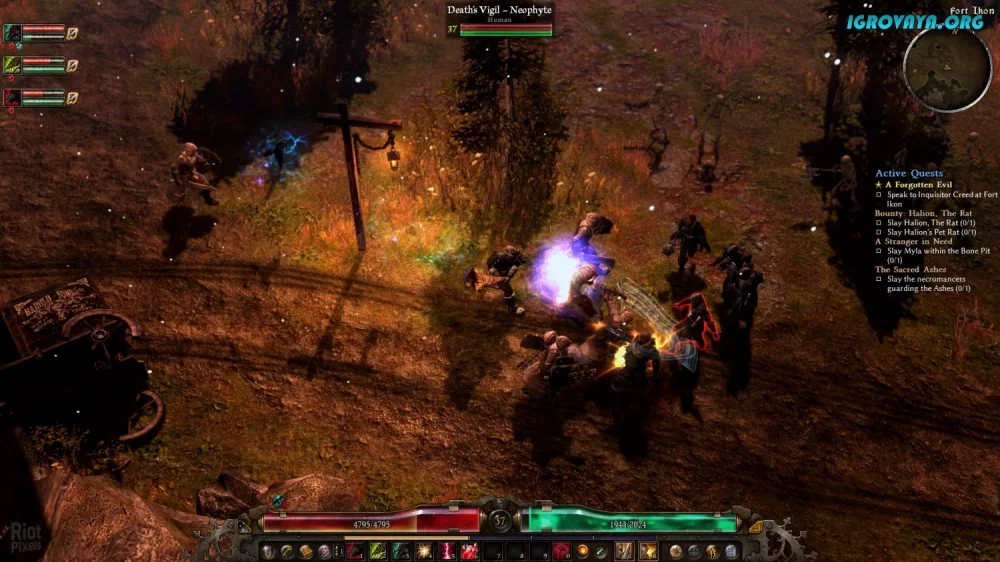
Task: Open the circular Fort Ikon minimap
Action: [x=946, y=68]
